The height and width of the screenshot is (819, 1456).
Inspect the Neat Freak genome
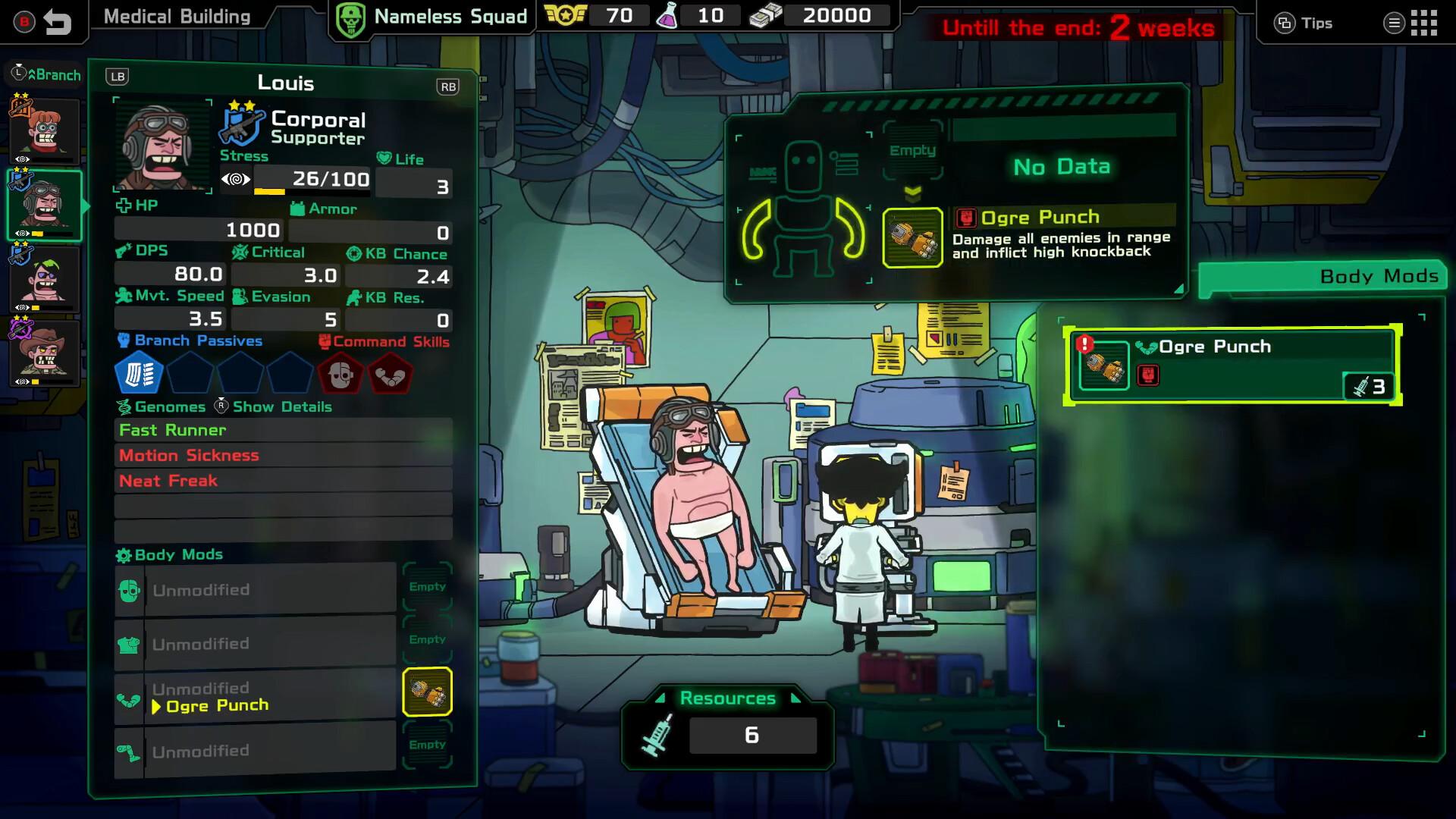(x=283, y=481)
